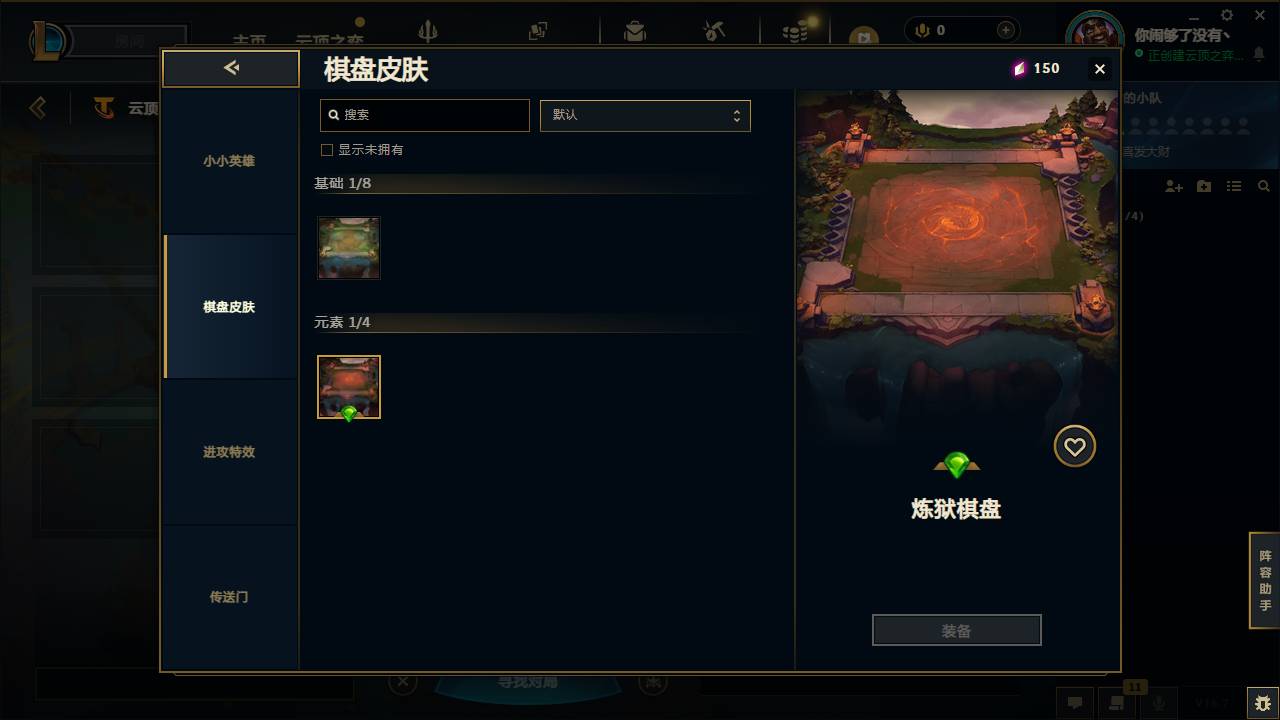Click the TFT trident icon
The height and width of the screenshot is (720, 1280).
[427, 31]
